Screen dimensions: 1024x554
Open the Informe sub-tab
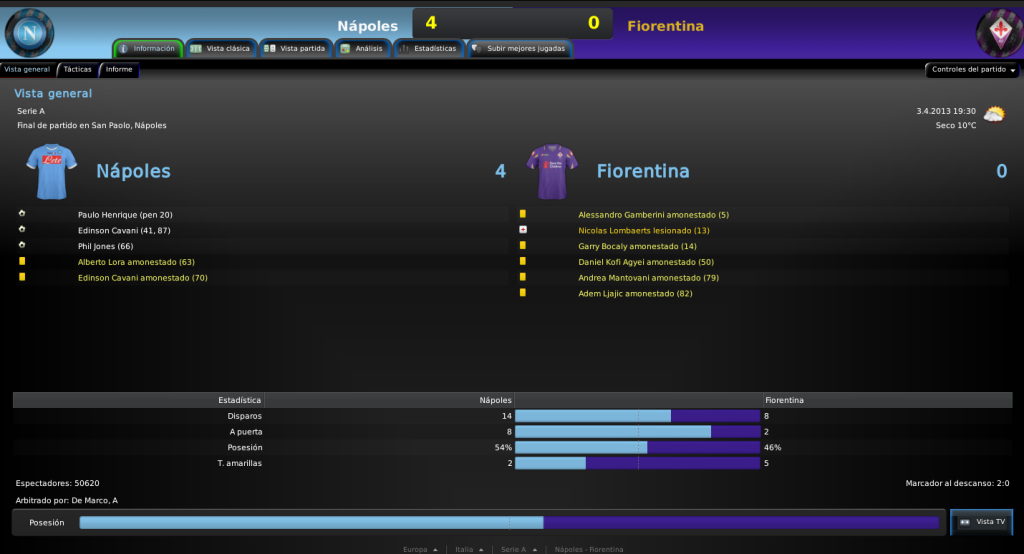pyautogui.click(x=119, y=70)
